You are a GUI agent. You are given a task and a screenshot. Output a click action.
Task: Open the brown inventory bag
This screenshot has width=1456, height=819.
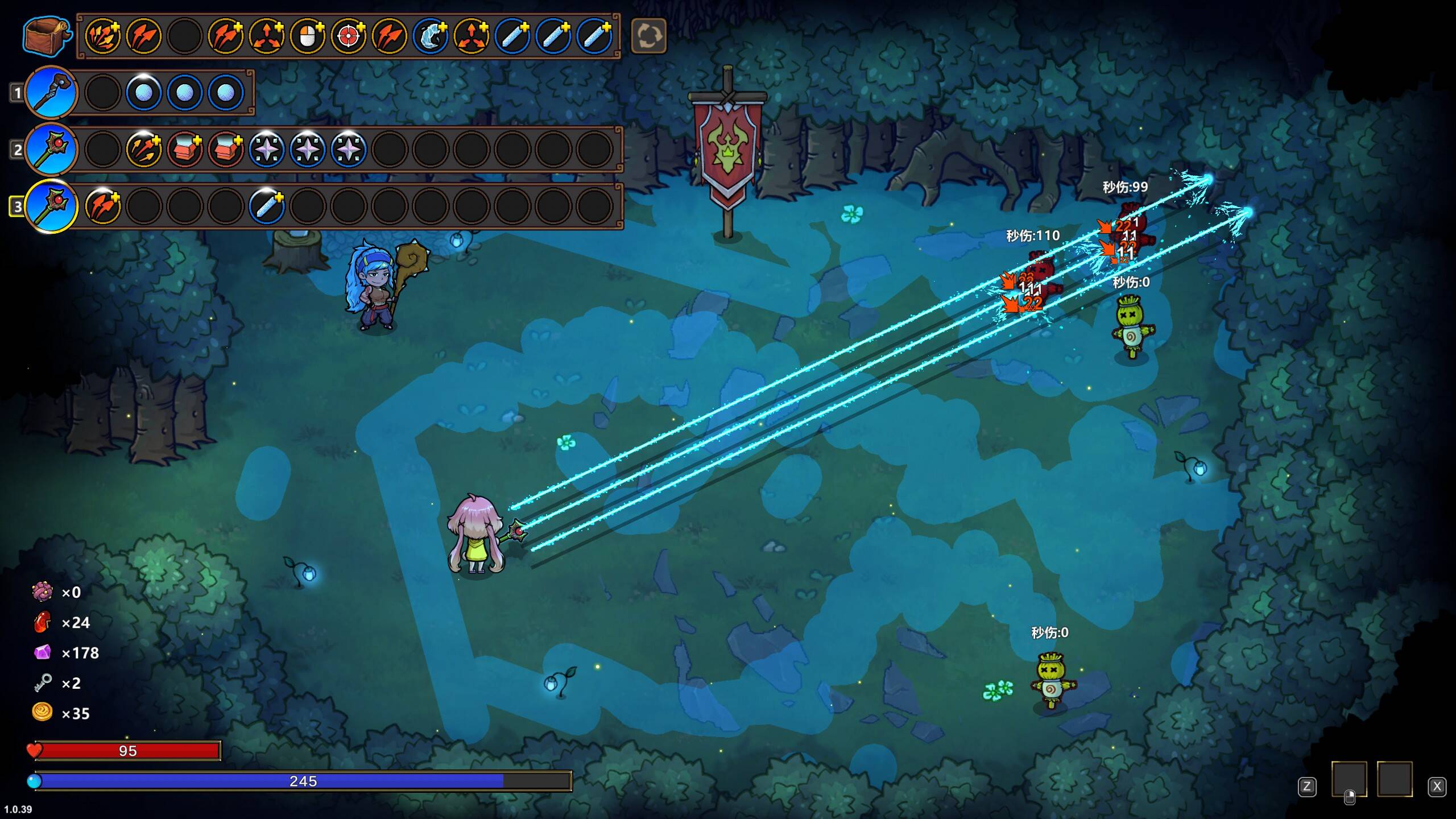[47, 36]
